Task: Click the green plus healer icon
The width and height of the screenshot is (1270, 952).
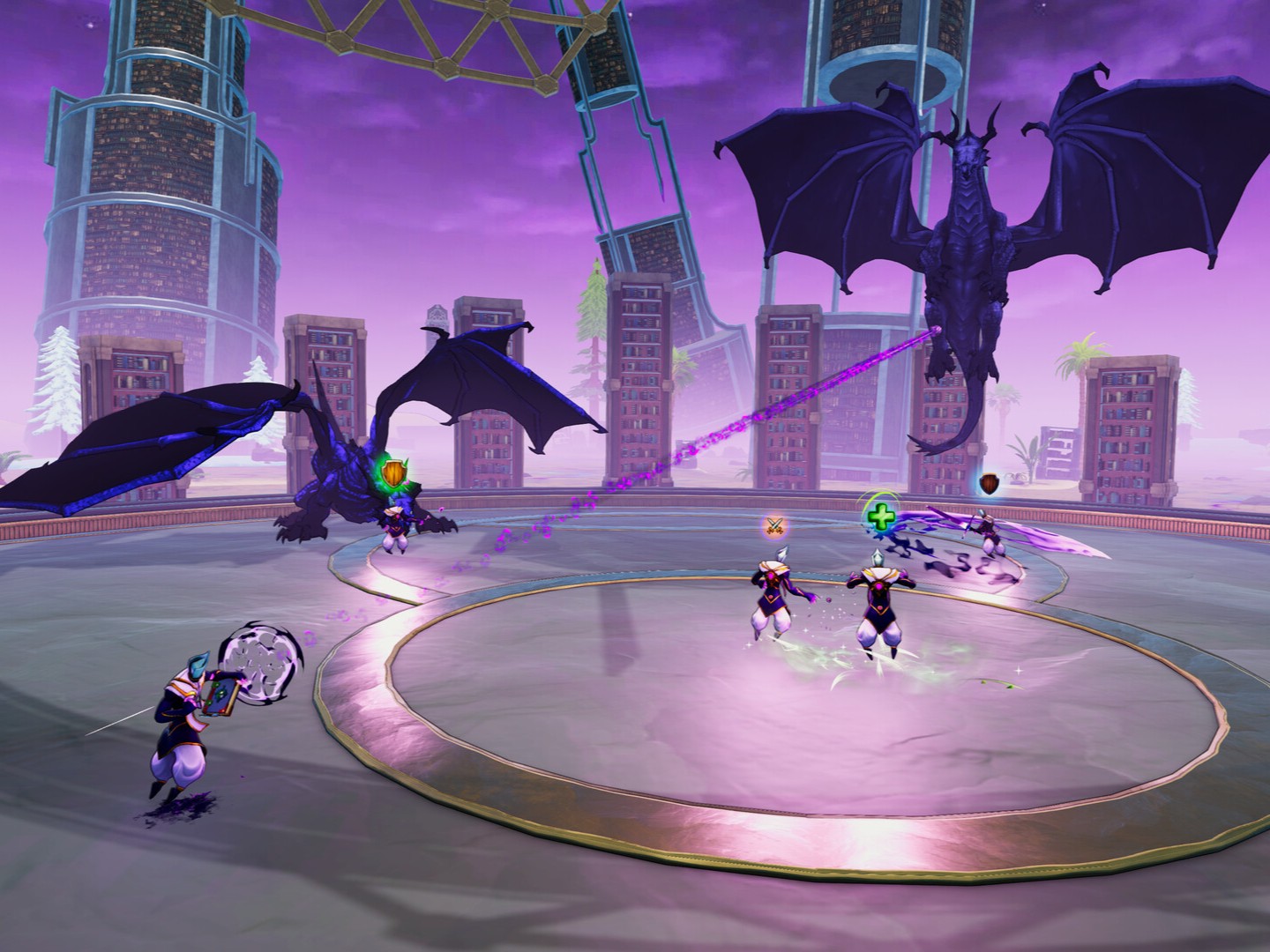Action: coord(878,517)
